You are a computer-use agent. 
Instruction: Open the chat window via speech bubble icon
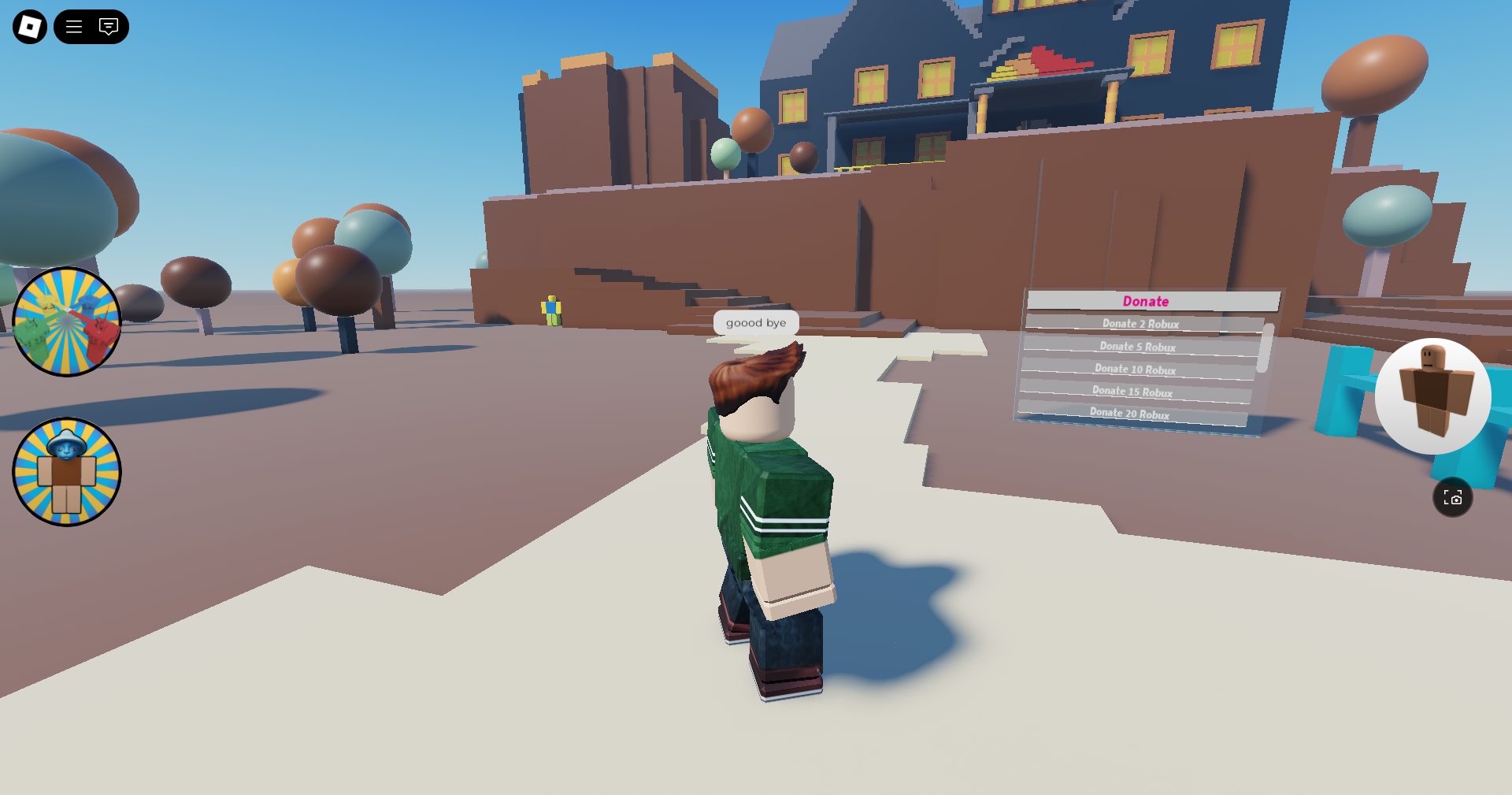coord(108,27)
